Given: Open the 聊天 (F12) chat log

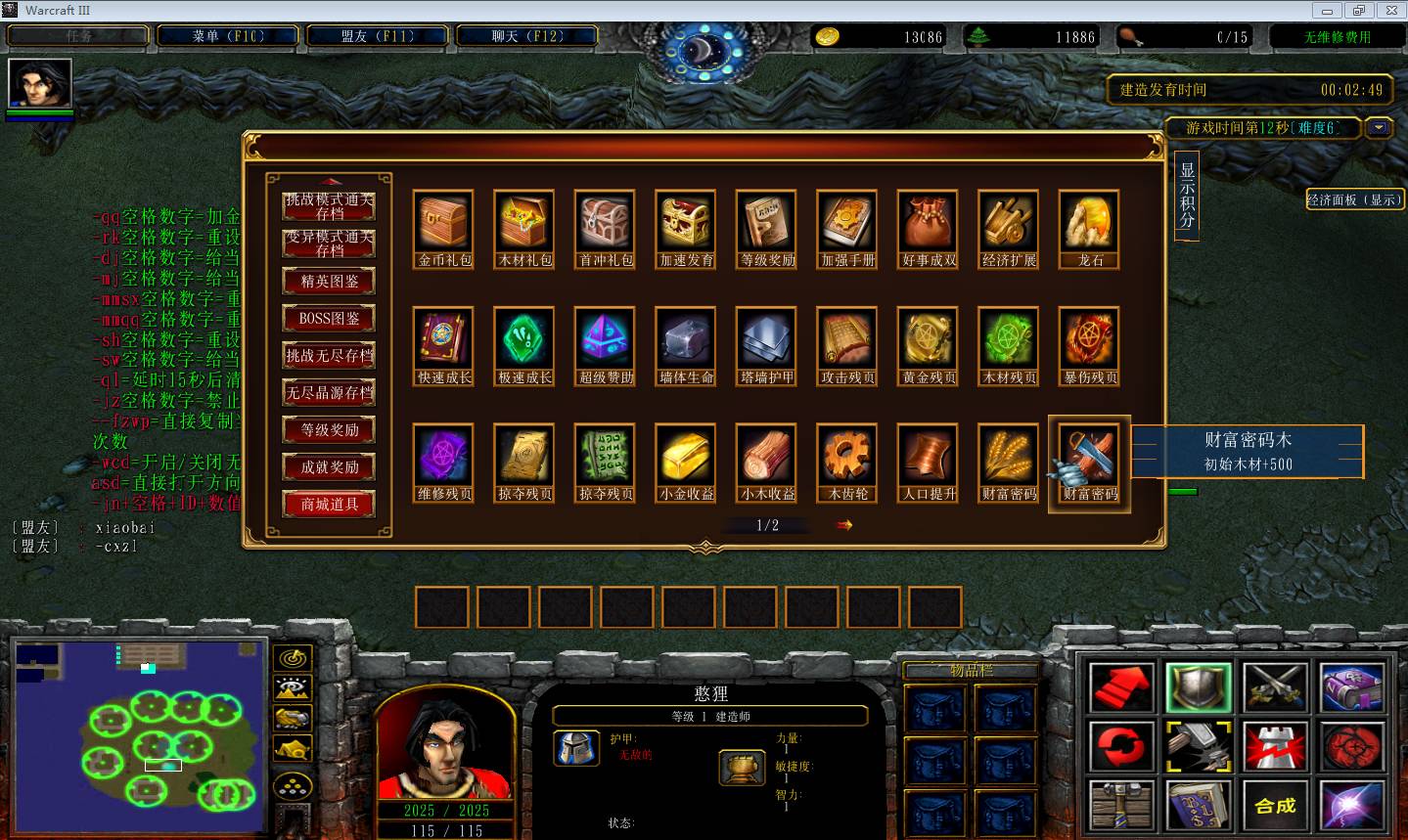Looking at the screenshot, I should pyautogui.click(x=527, y=36).
